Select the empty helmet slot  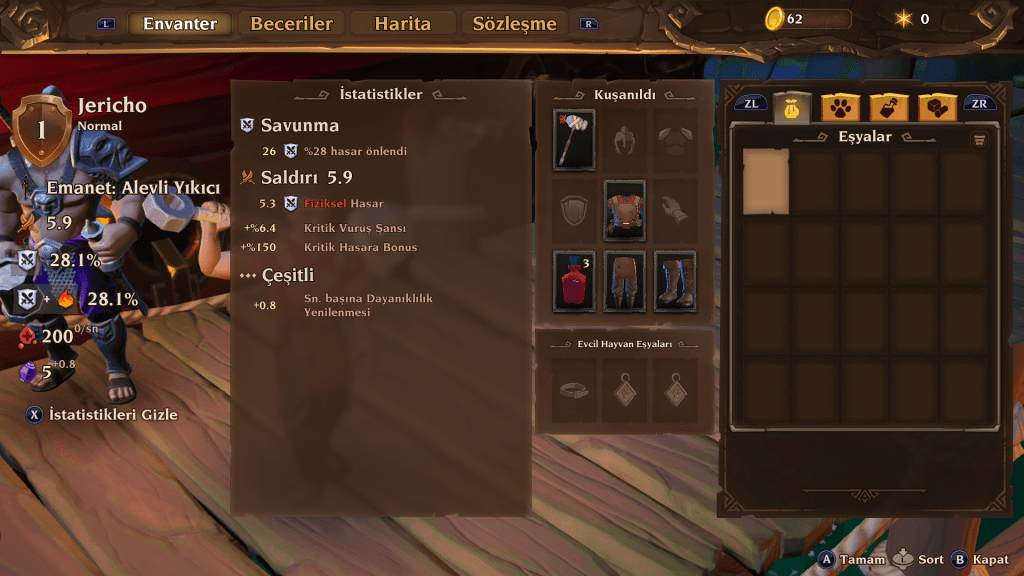[624, 140]
